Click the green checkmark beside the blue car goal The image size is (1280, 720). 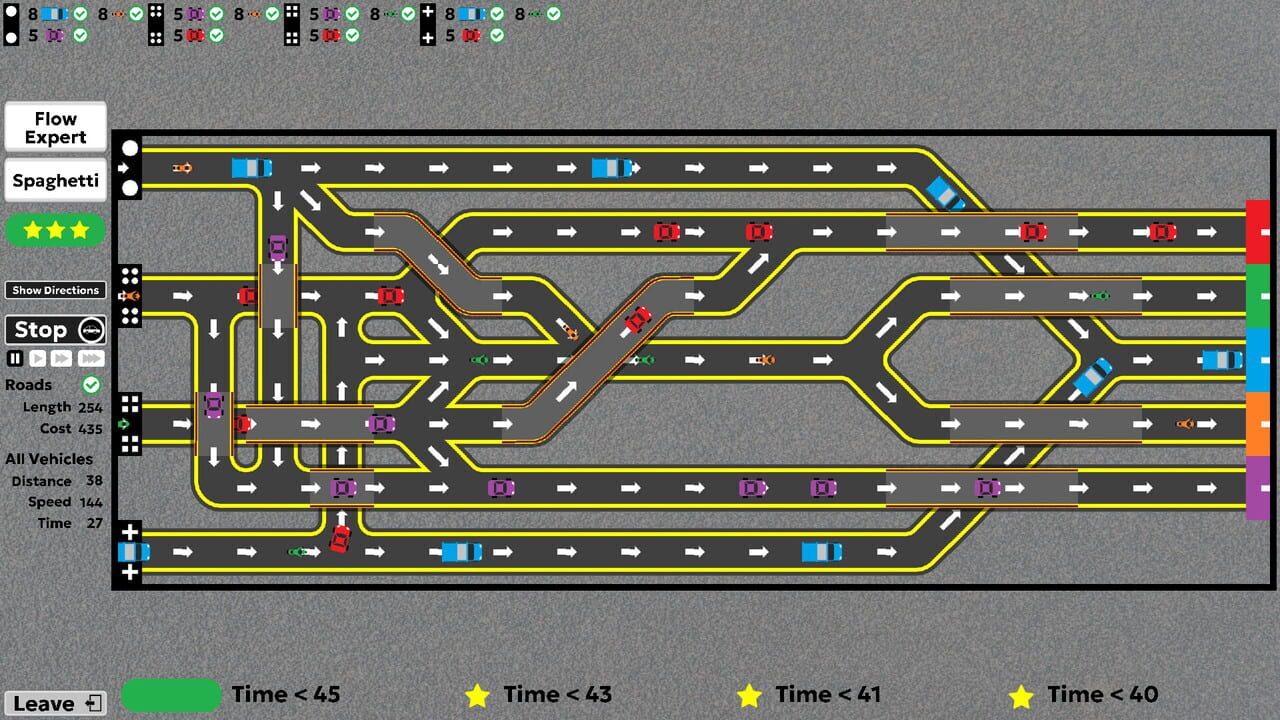[79, 14]
